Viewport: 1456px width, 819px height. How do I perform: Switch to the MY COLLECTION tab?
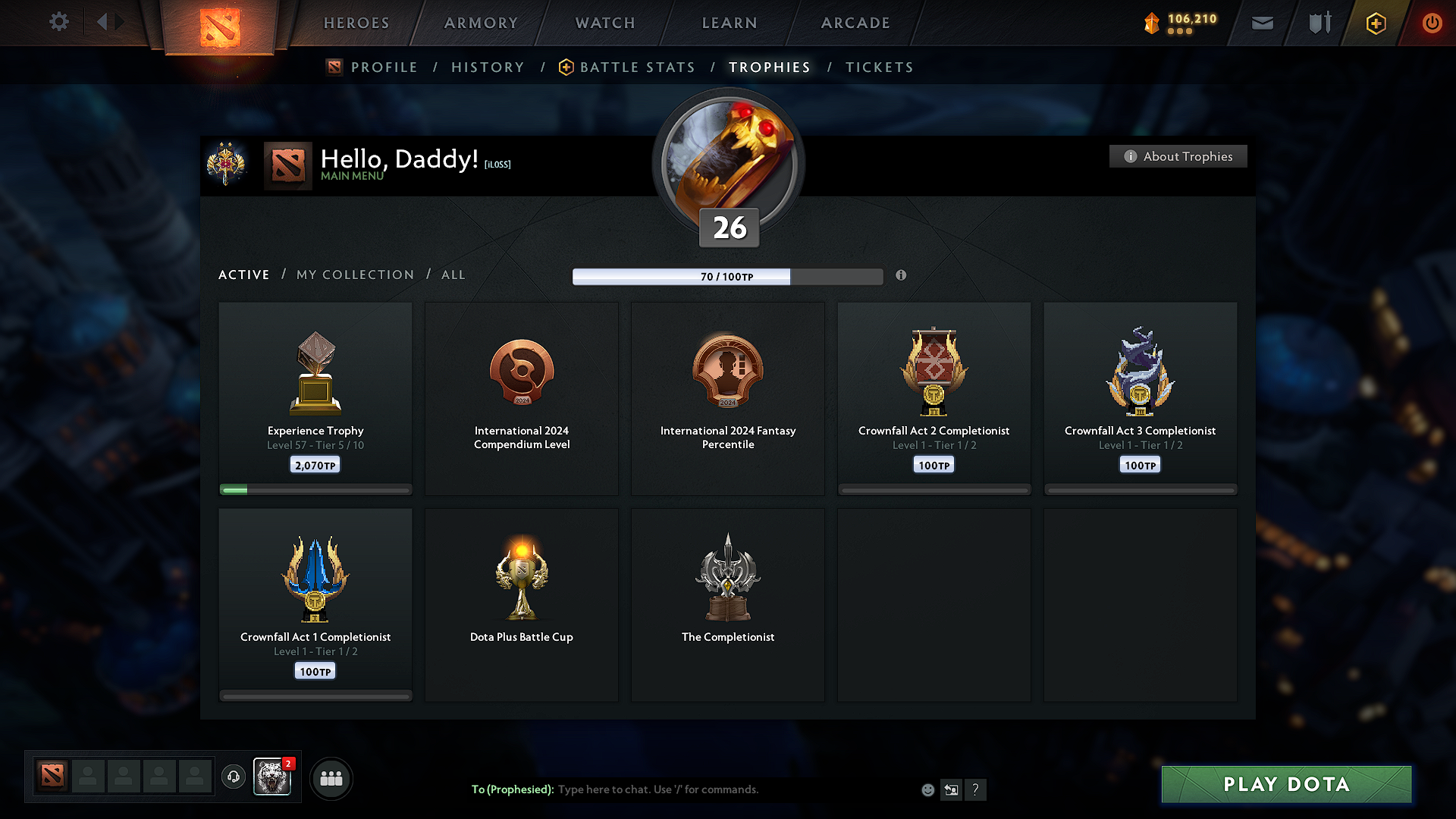(x=354, y=275)
